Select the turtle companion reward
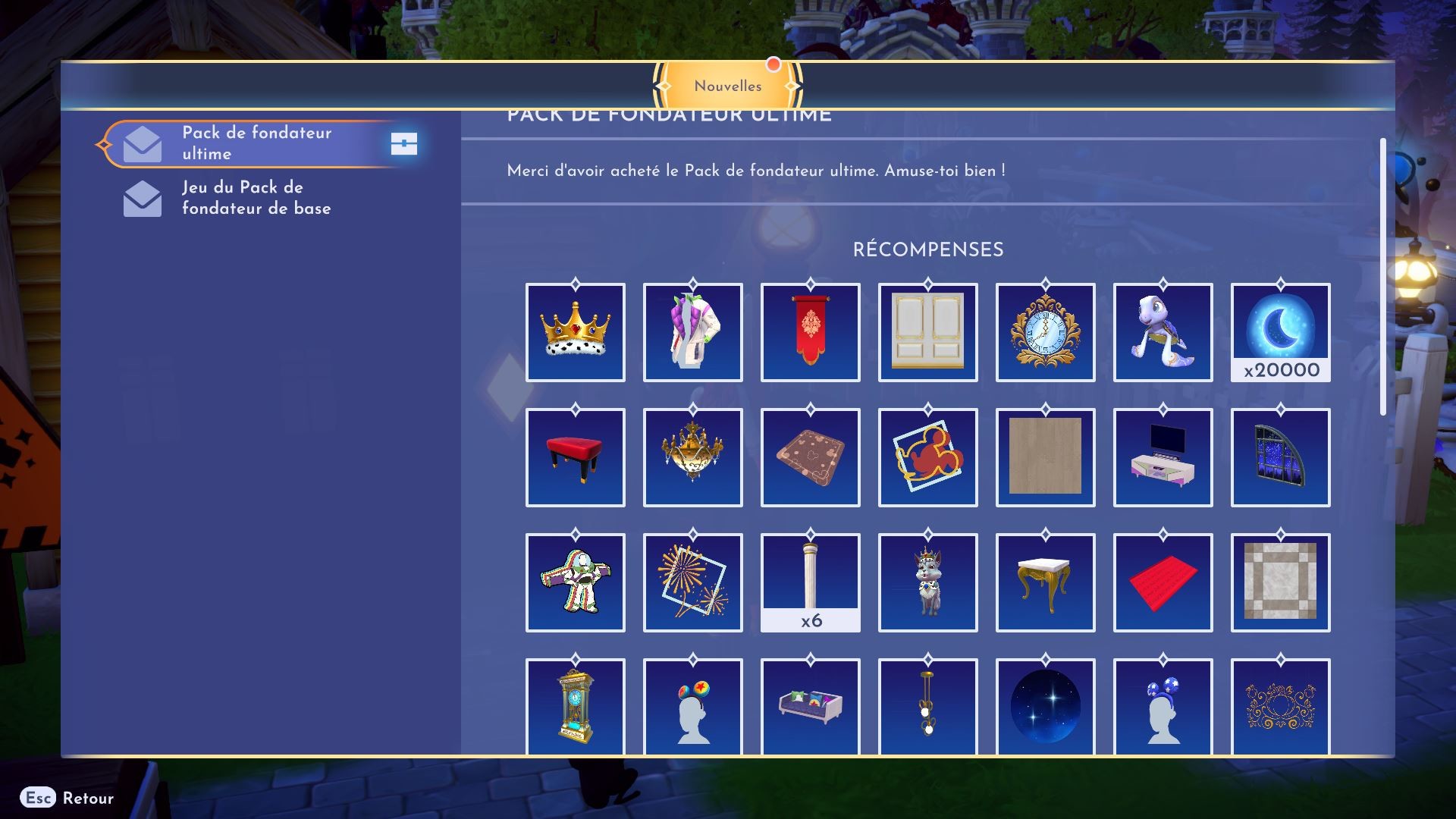 (x=1163, y=332)
